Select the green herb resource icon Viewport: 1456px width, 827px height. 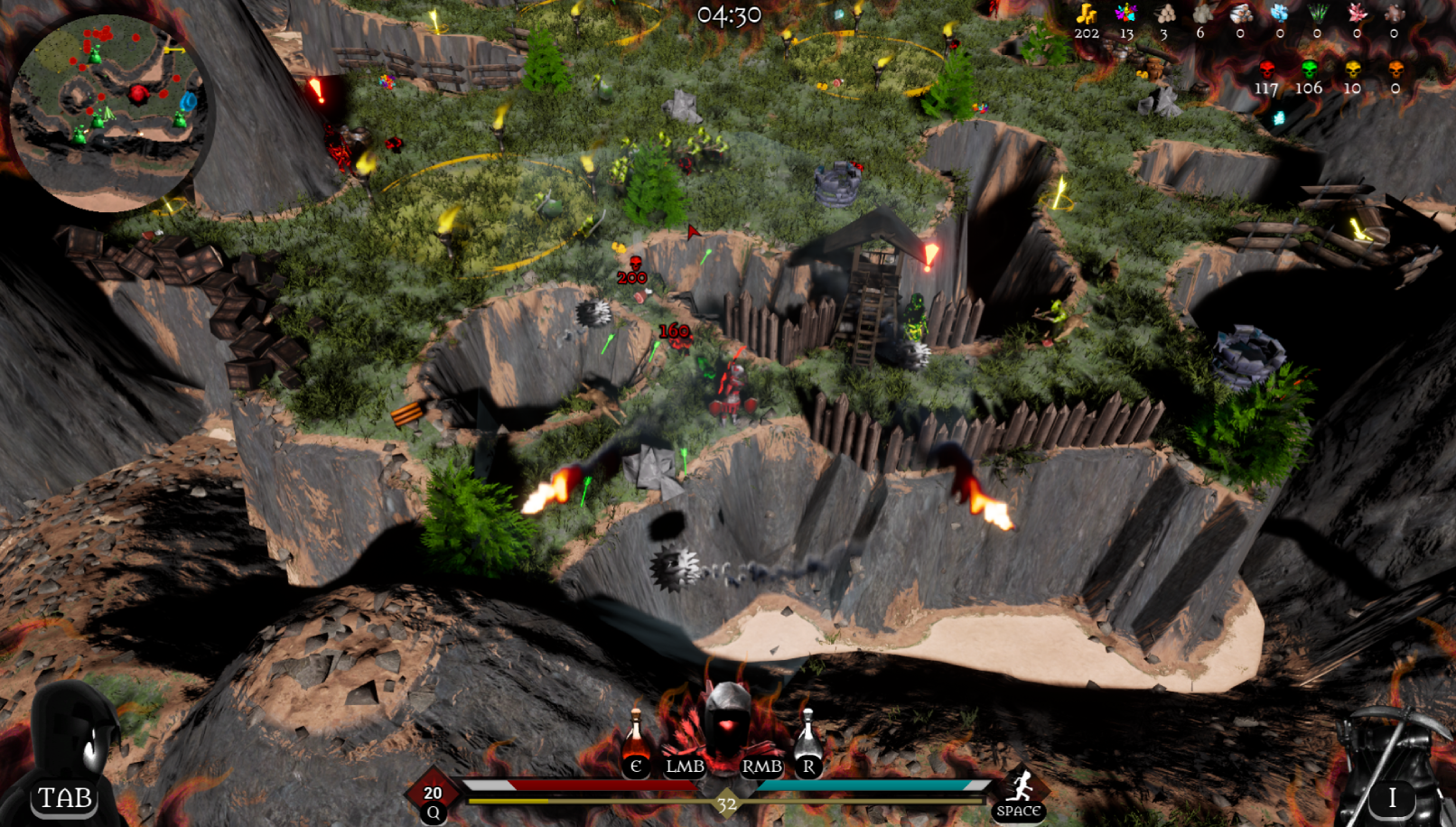pyautogui.click(x=1317, y=14)
